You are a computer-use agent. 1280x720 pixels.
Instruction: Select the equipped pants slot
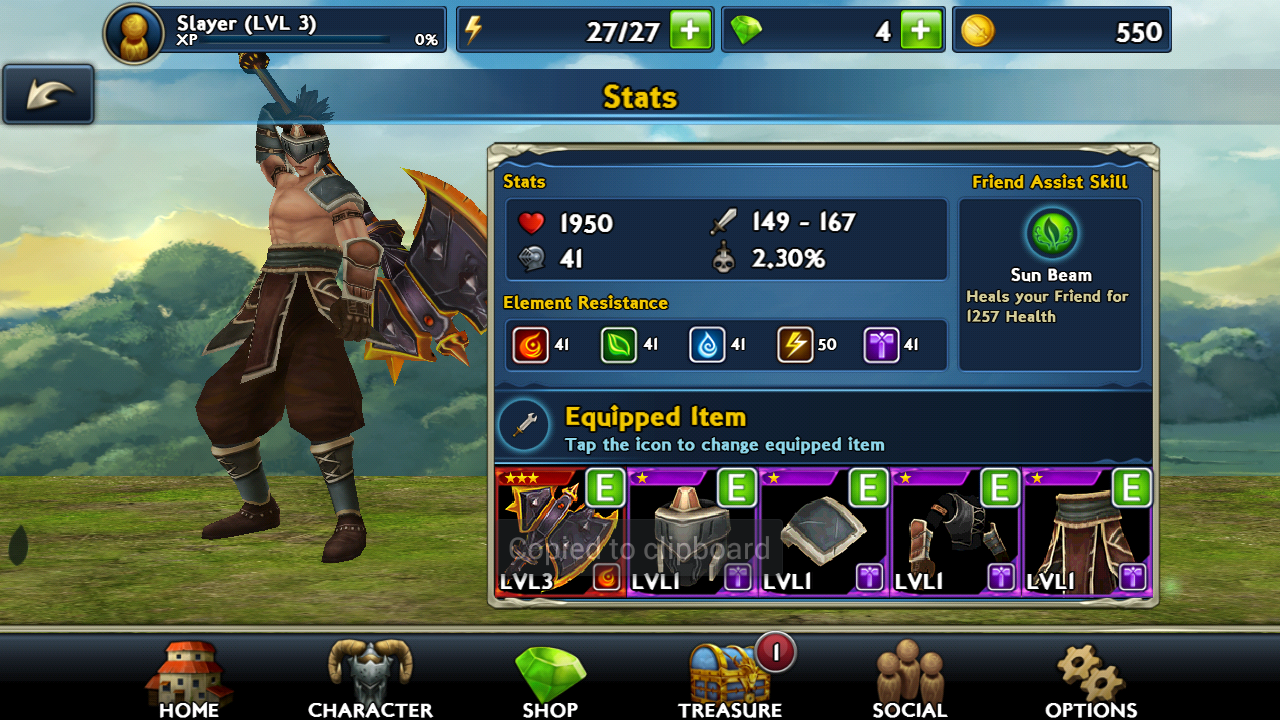1088,532
